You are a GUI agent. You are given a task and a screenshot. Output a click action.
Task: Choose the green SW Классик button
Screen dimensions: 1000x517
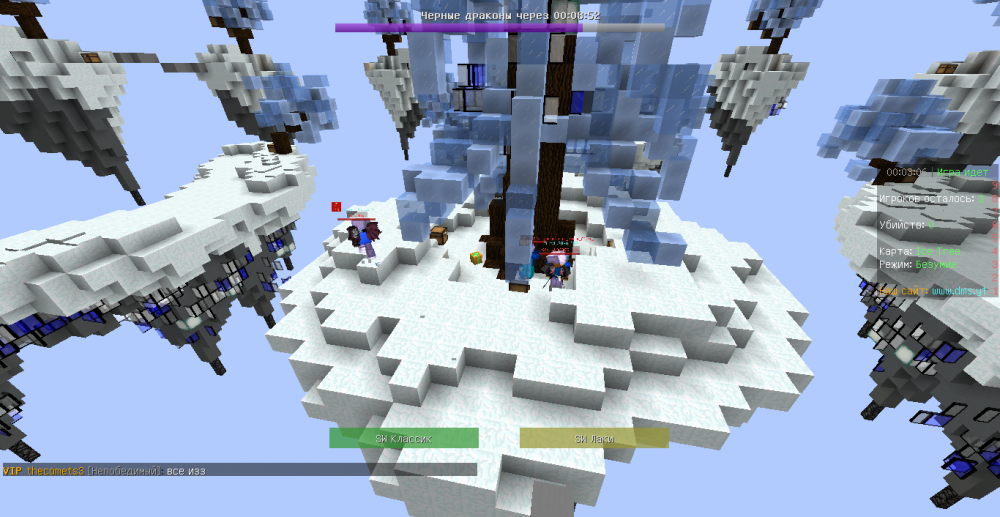click(404, 438)
